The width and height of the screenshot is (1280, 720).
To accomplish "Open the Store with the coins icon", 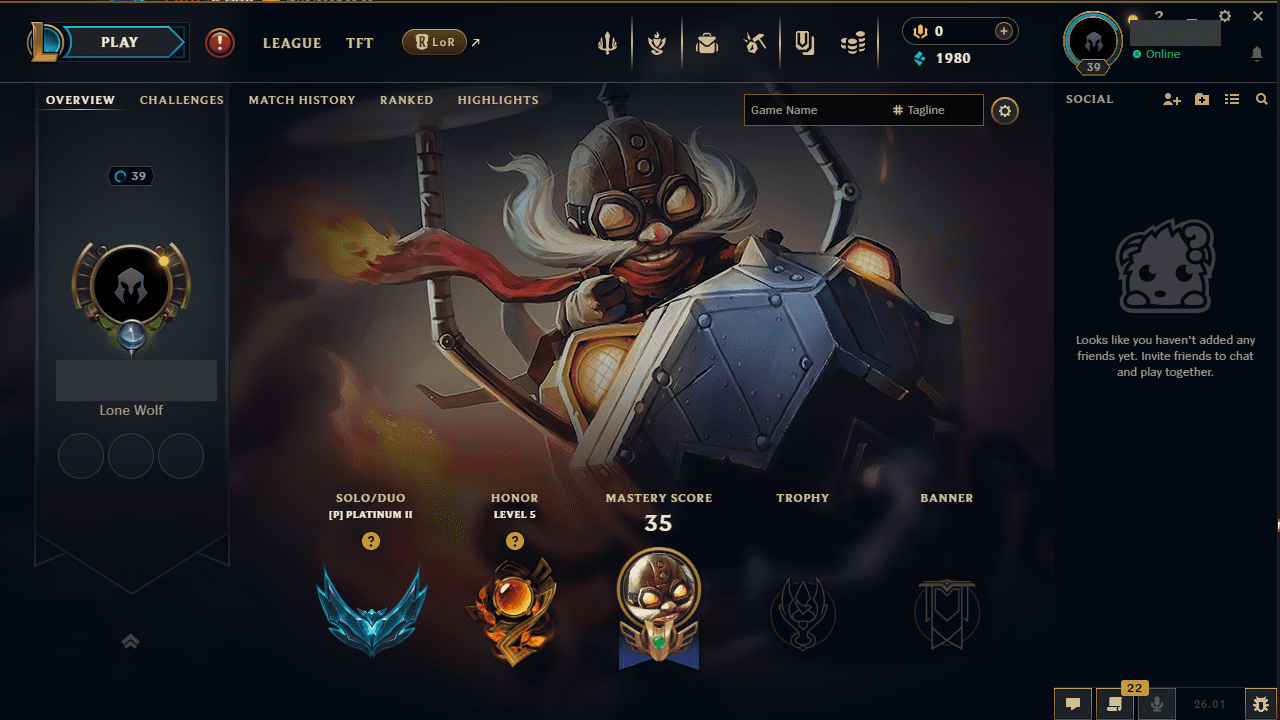I will [853, 41].
